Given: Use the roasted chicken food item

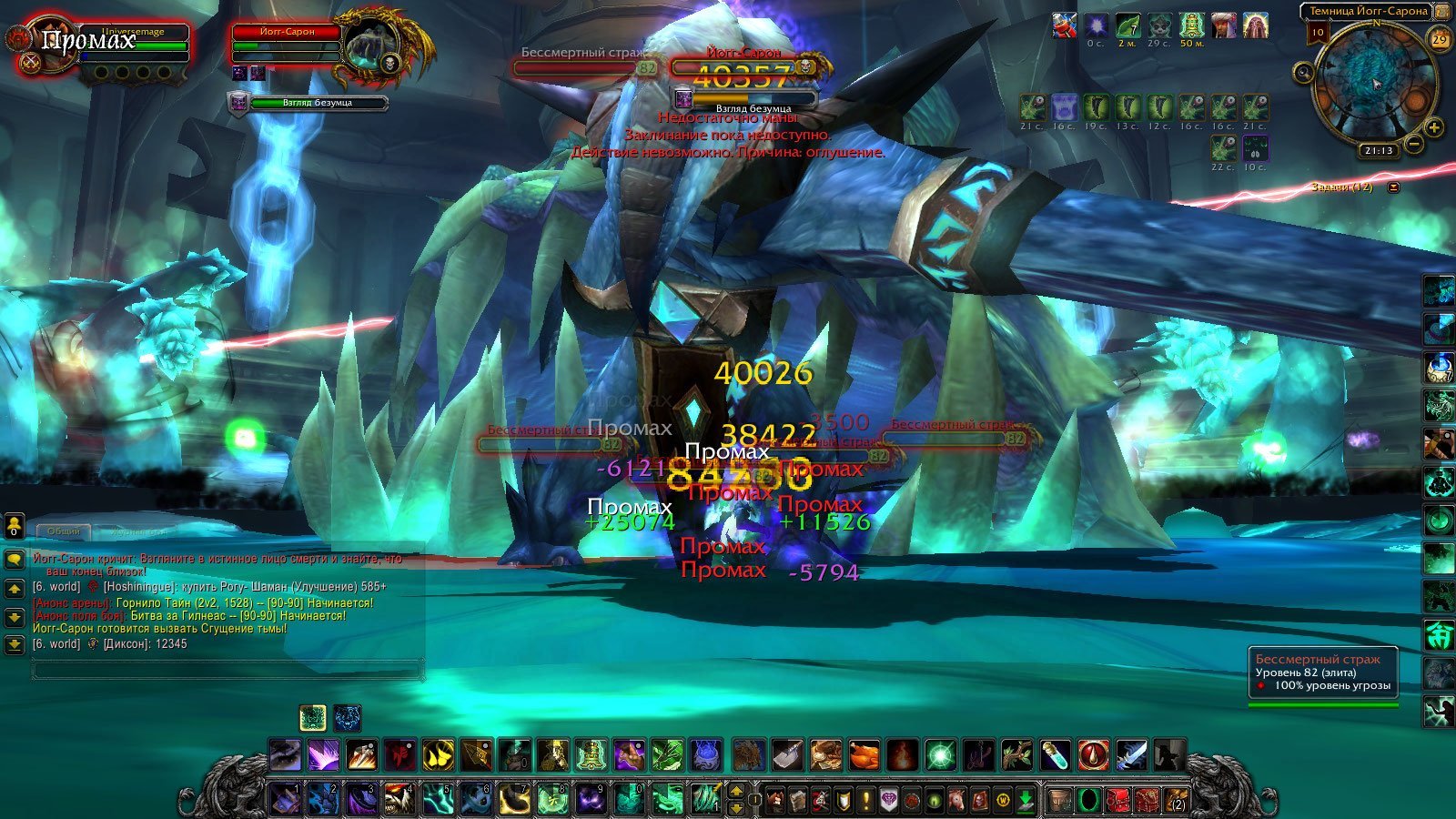Looking at the screenshot, I should pyautogui.click(x=864, y=755).
